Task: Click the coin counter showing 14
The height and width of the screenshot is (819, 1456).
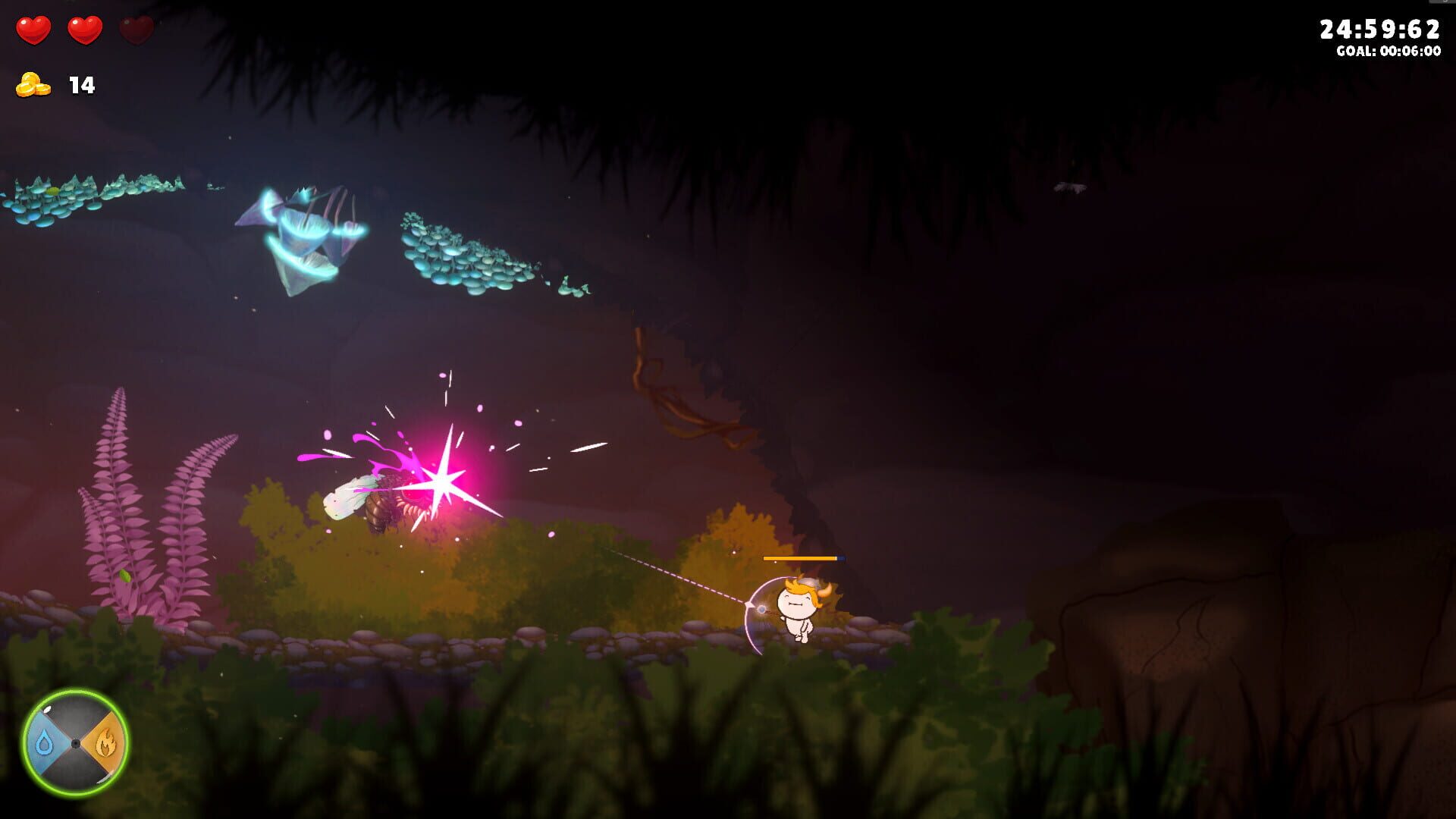Action: click(81, 85)
